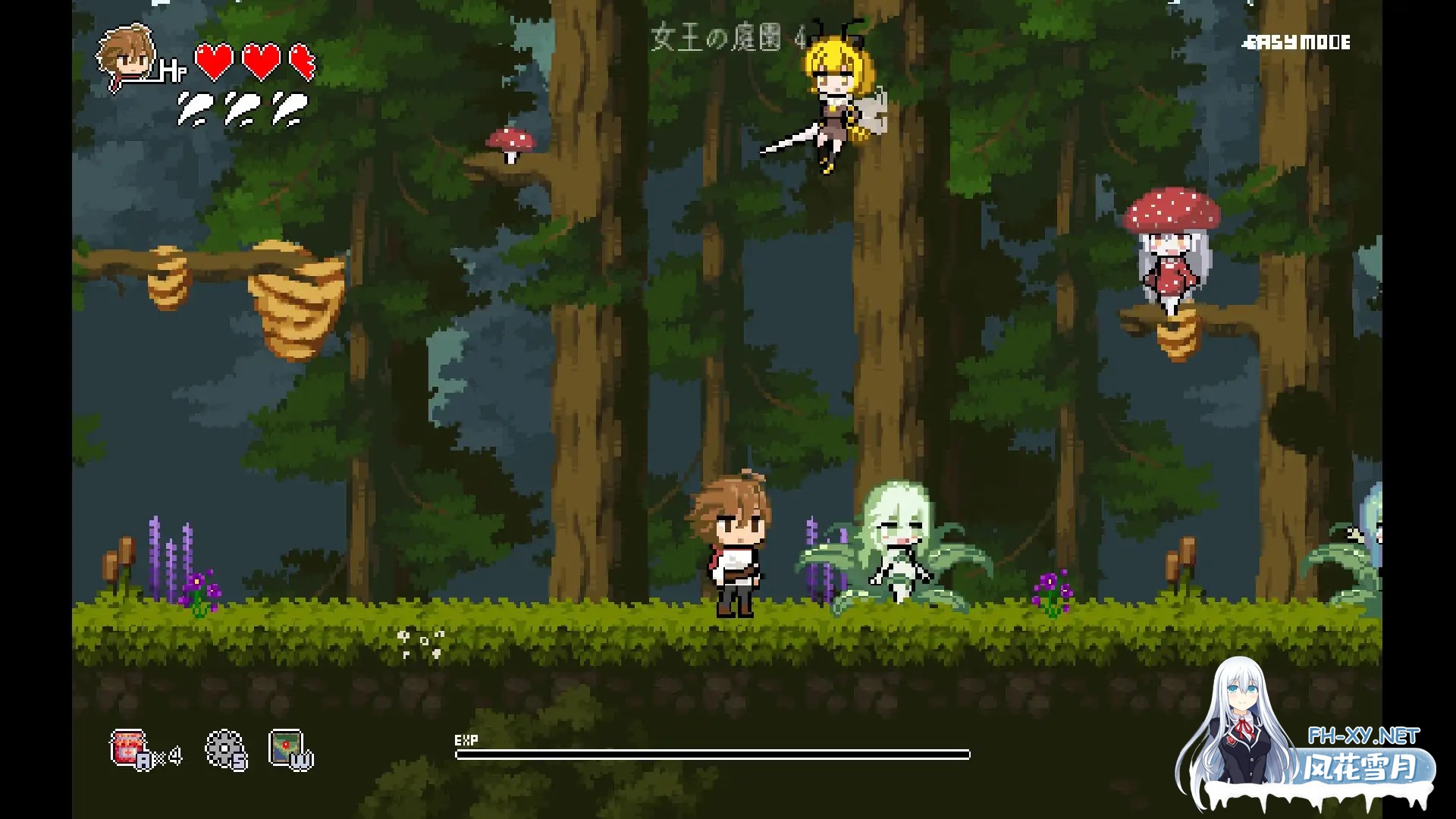Click the large mushroom girl enemy
1456x819 pixels.
pos(1171,250)
